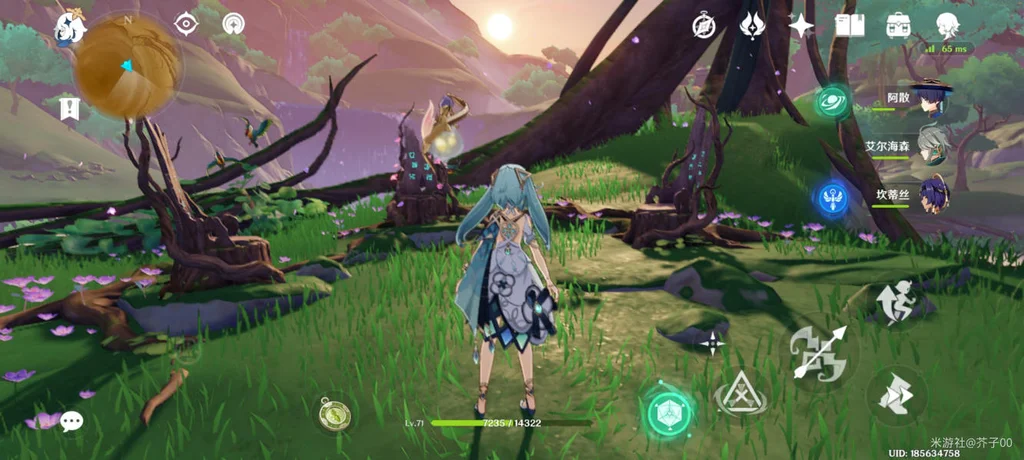The width and height of the screenshot is (1024, 460).
Task: Open the winged battle pass icon
Action: click(x=752, y=26)
